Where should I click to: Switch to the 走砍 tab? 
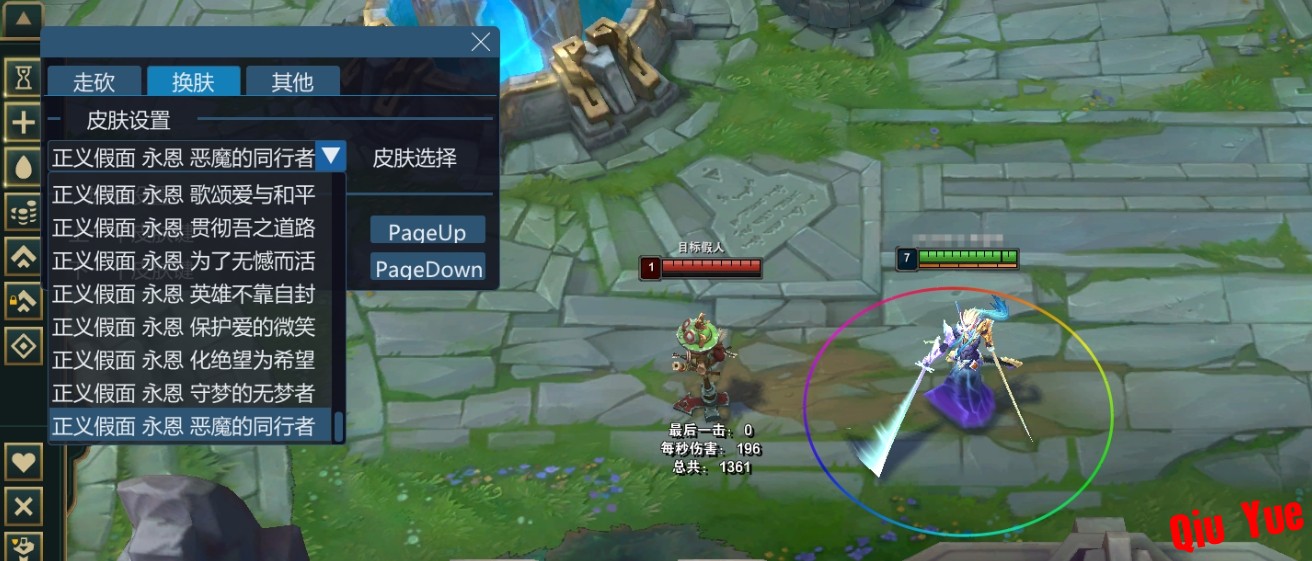pyautogui.click(x=94, y=82)
